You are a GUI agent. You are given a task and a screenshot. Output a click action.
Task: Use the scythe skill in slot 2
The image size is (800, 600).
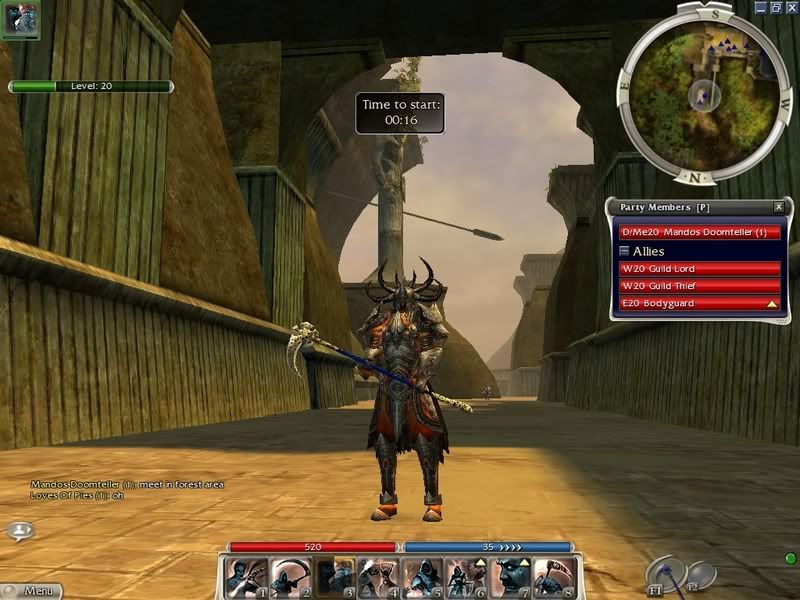pyautogui.click(x=290, y=577)
